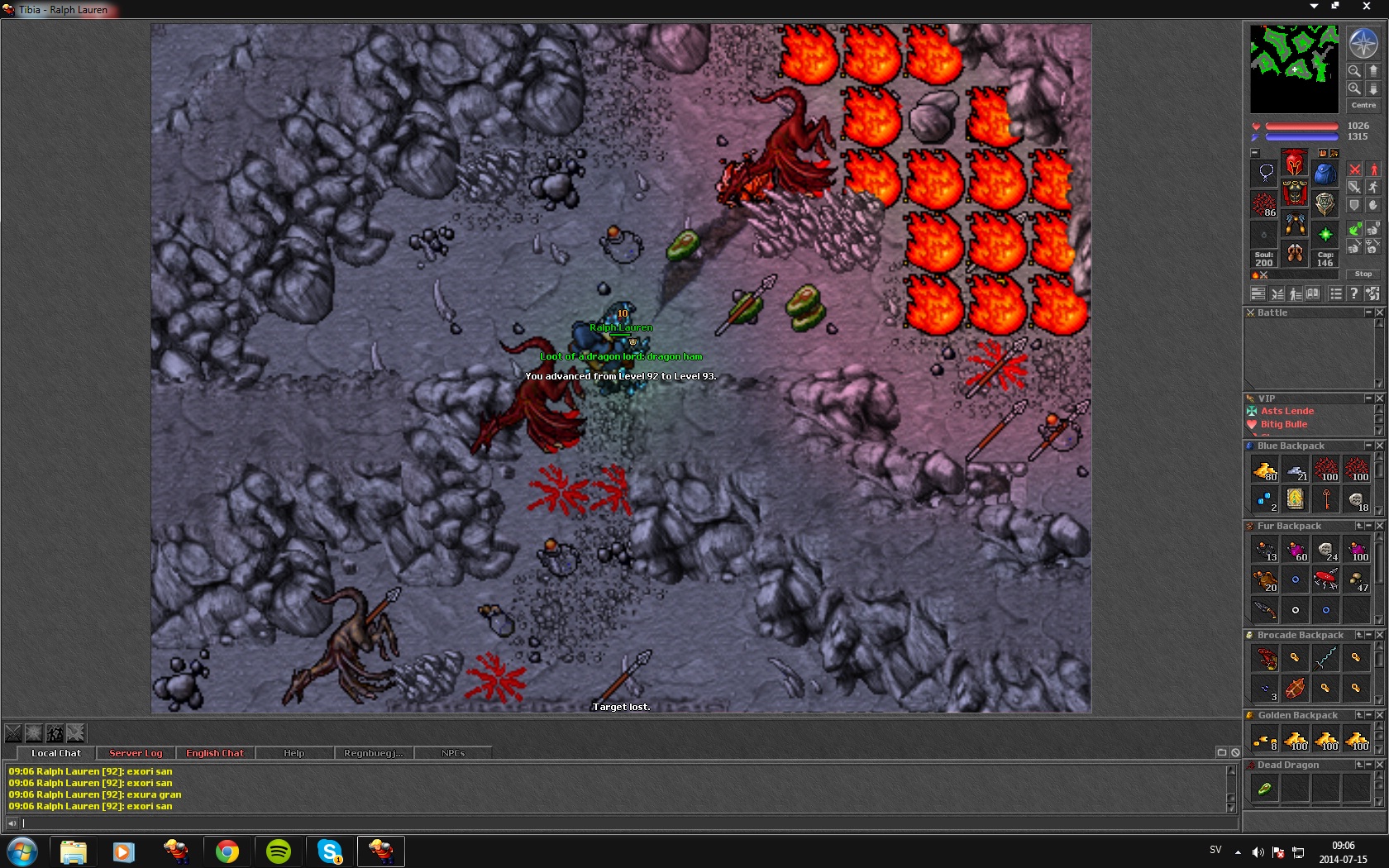Screen dimensions: 1389x868
Task: Switch to the NPCs chat tab
Action: pyautogui.click(x=452, y=753)
